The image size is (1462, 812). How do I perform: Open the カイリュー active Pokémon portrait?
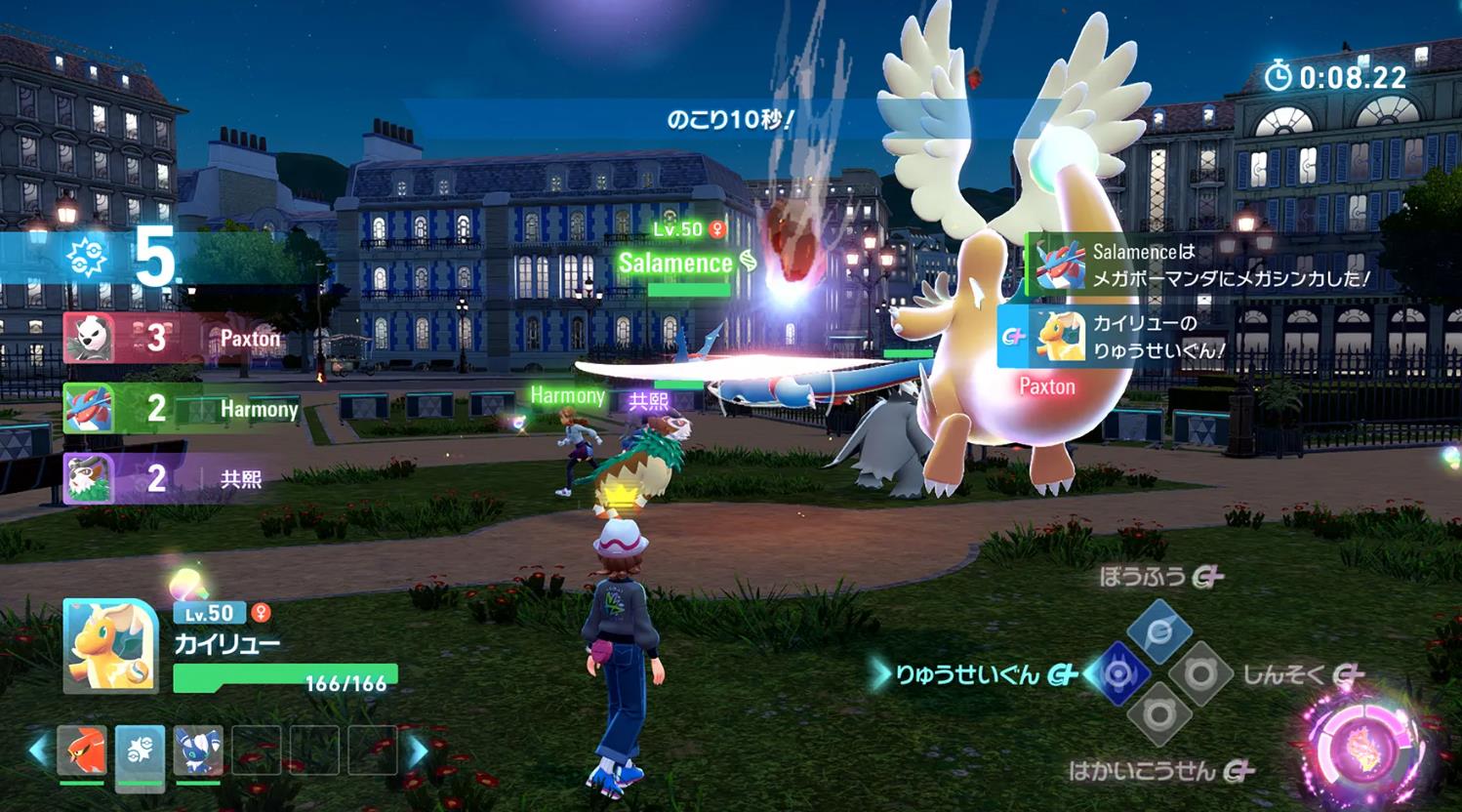[x=110, y=645]
